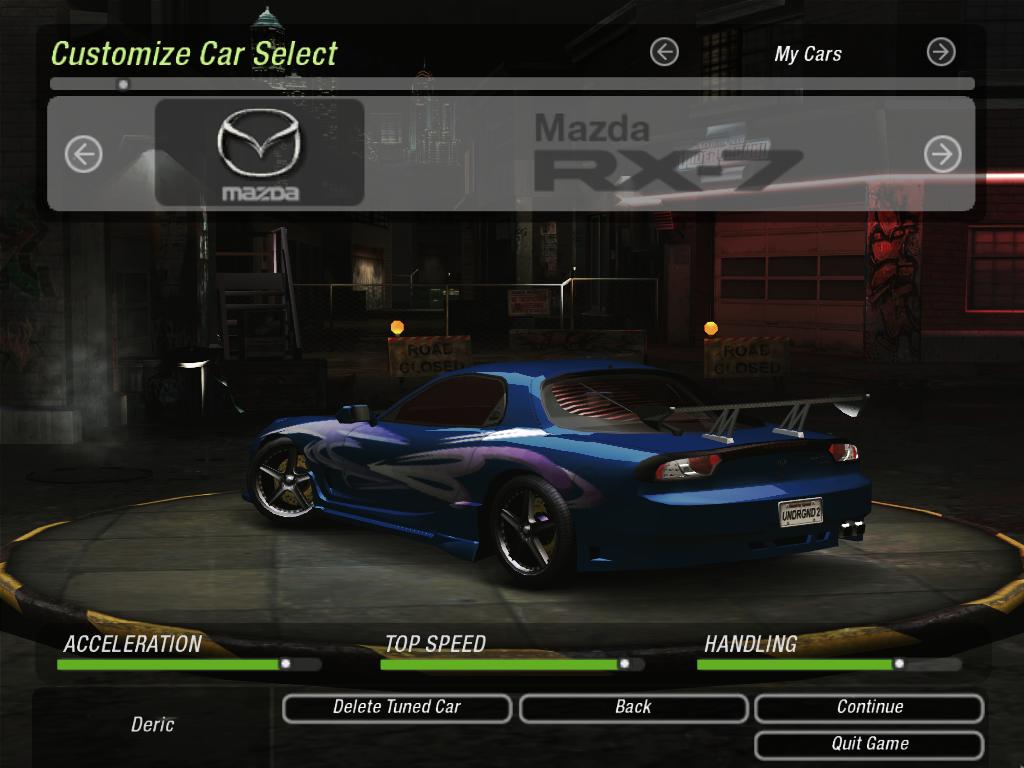Quit the game
This screenshot has width=1024, height=768.
pyautogui.click(x=869, y=745)
